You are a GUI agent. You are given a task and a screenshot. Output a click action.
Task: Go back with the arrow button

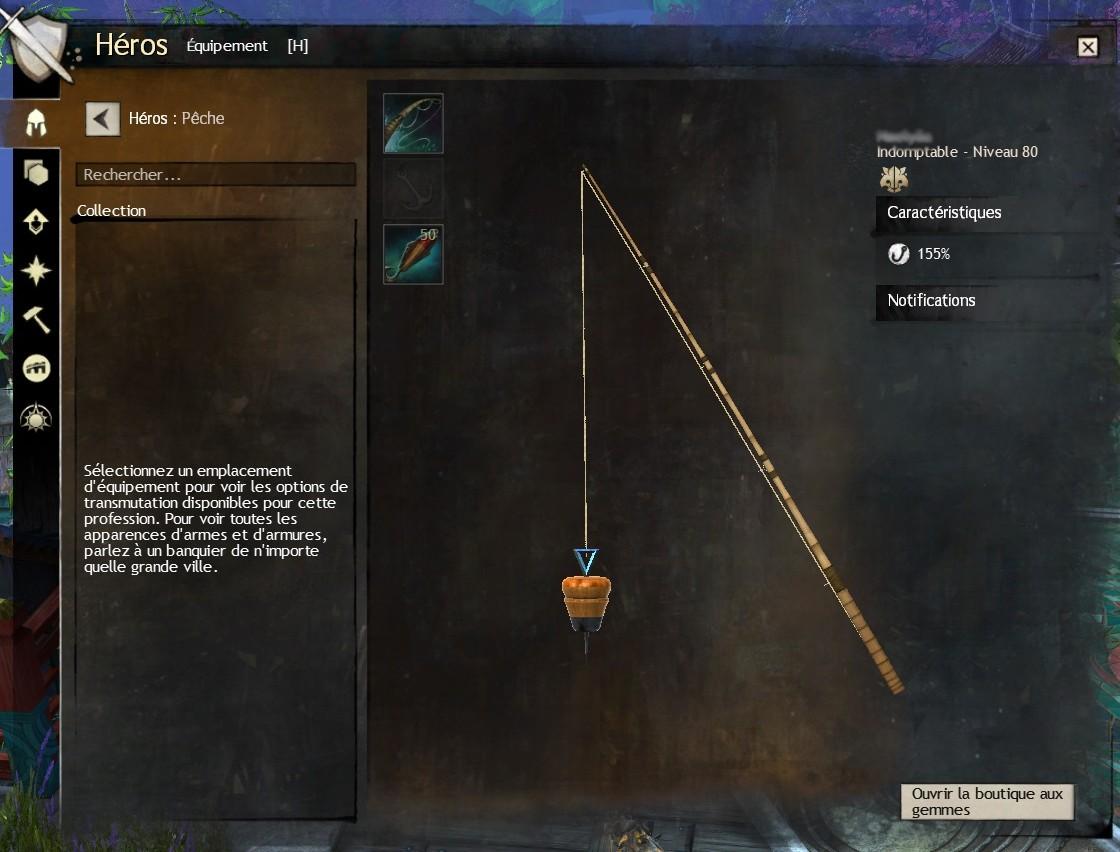(102, 118)
